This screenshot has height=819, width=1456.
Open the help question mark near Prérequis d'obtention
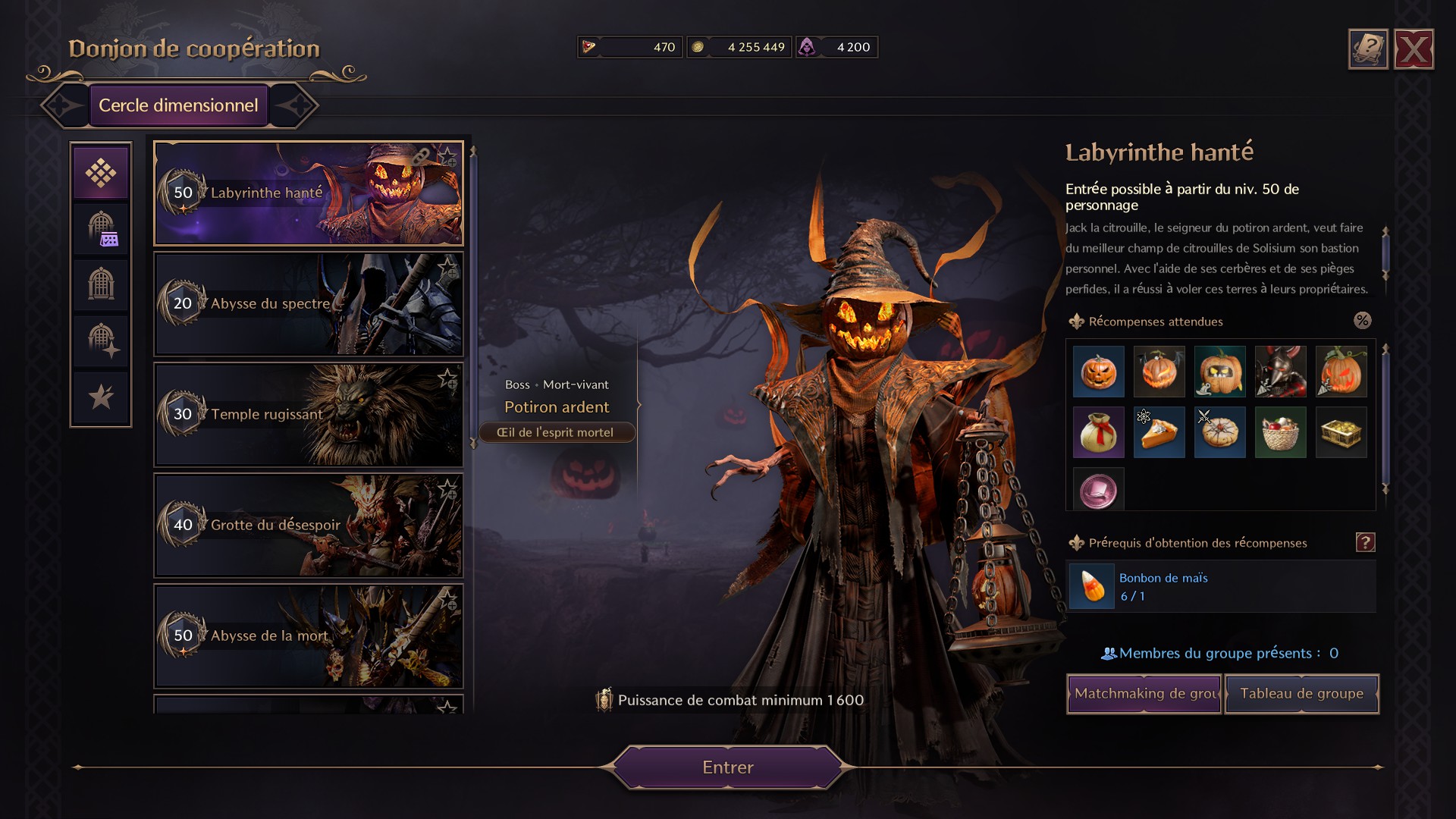click(x=1365, y=541)
